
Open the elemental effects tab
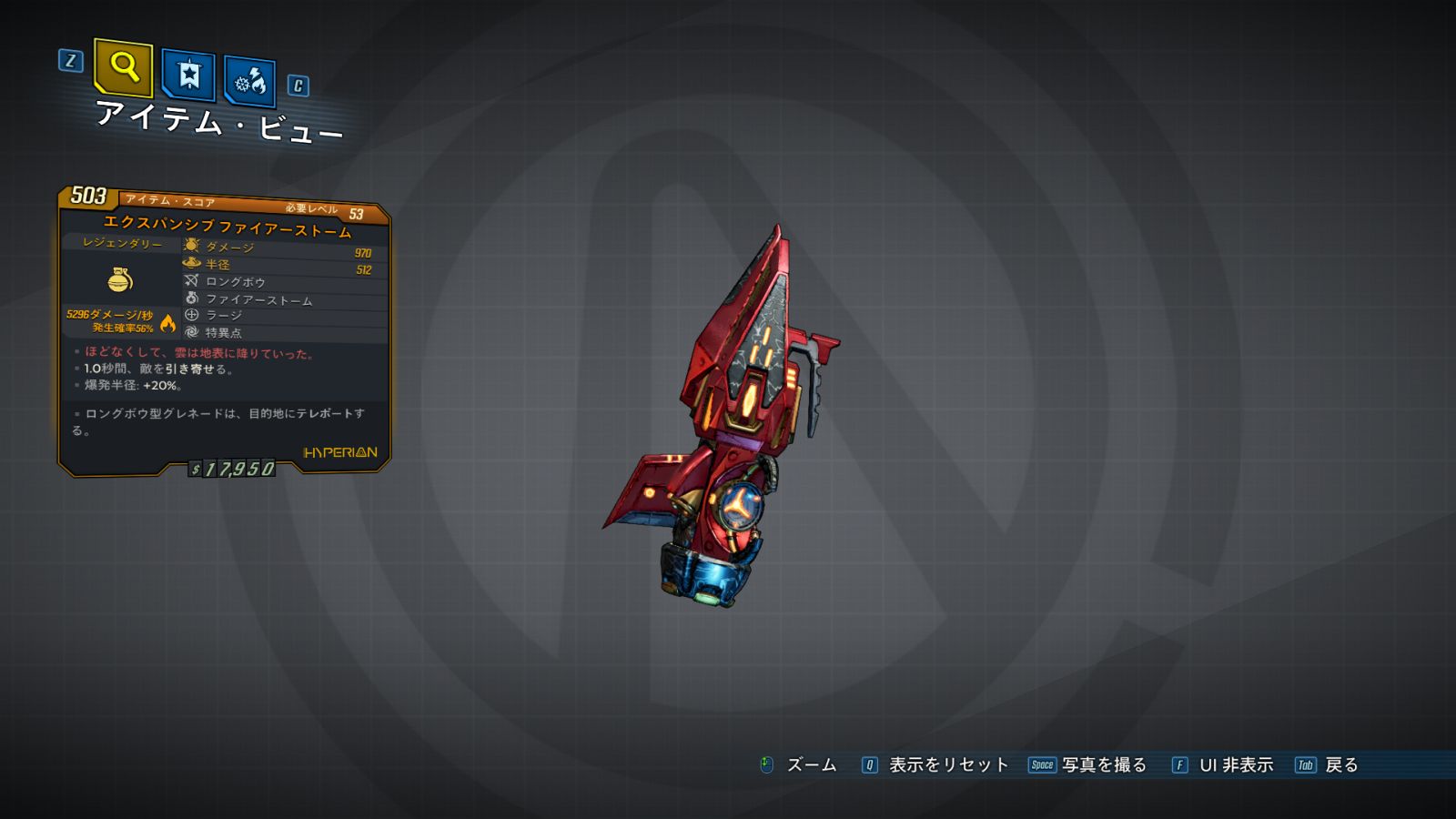tap(249, 82)
